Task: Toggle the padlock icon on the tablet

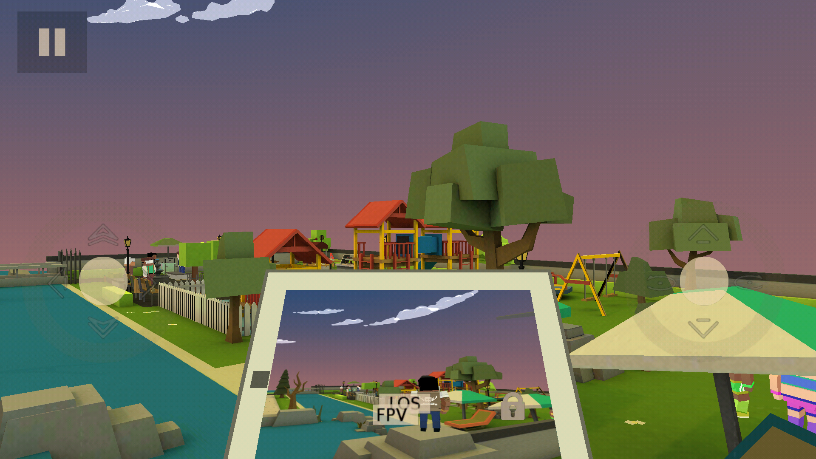Action: [x=512, y=406]
